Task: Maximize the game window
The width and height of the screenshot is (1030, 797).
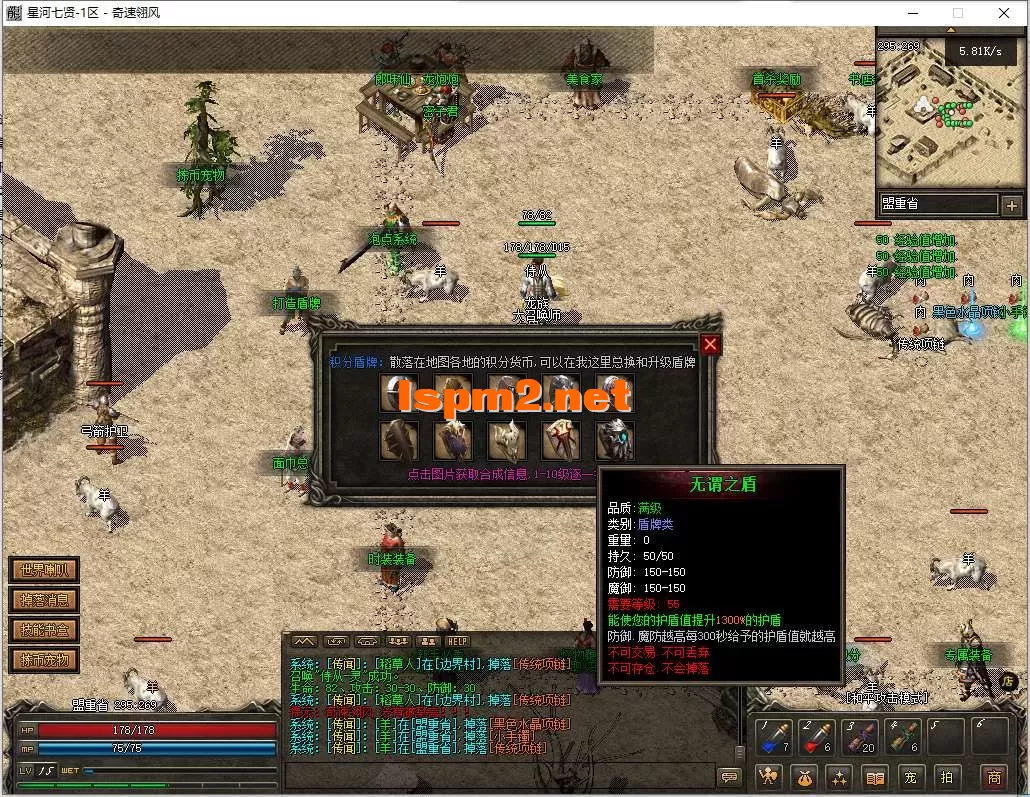Action: coord(957,13)
